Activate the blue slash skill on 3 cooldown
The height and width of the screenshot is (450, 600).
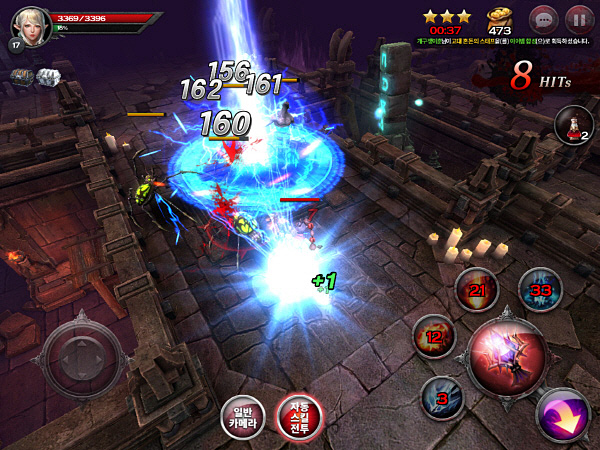(x=442, y=398)
